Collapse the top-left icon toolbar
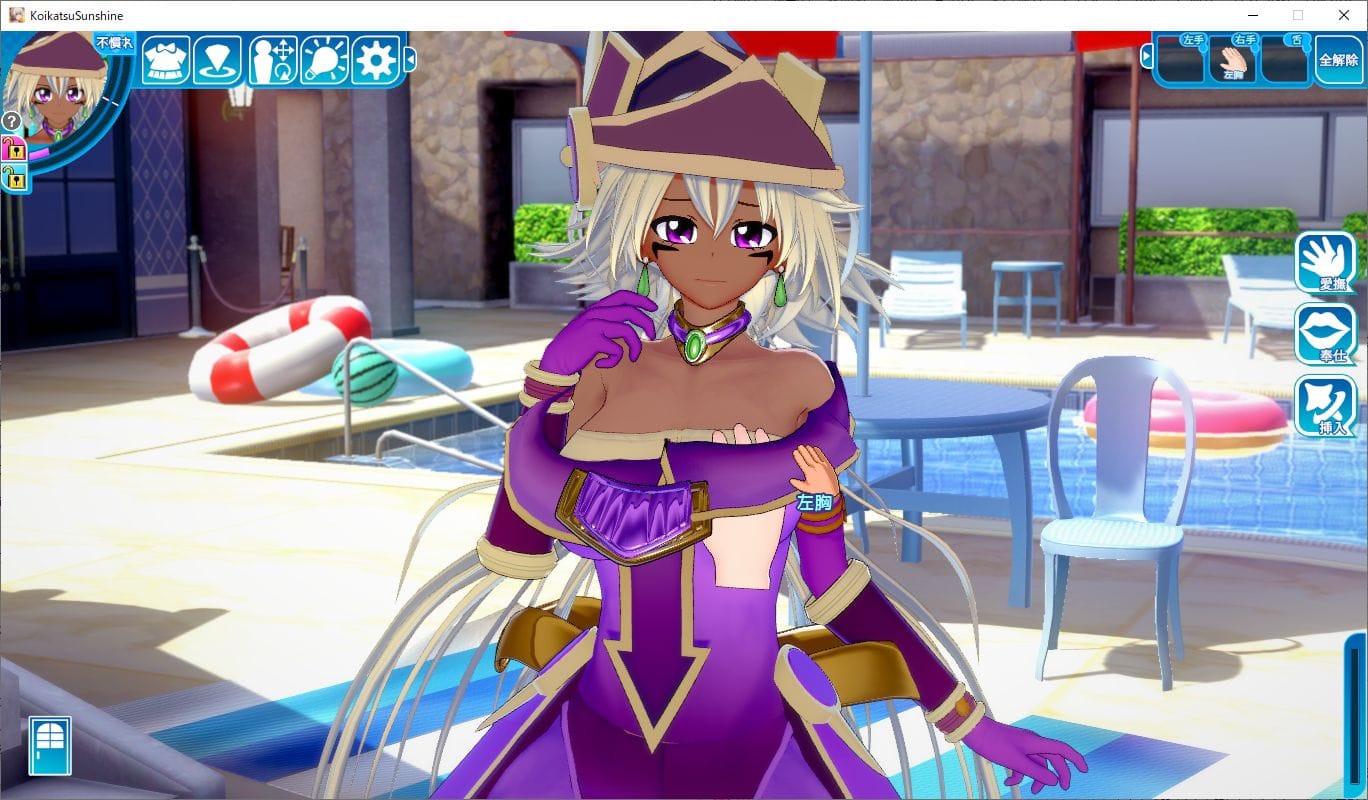 pos(410,61)
